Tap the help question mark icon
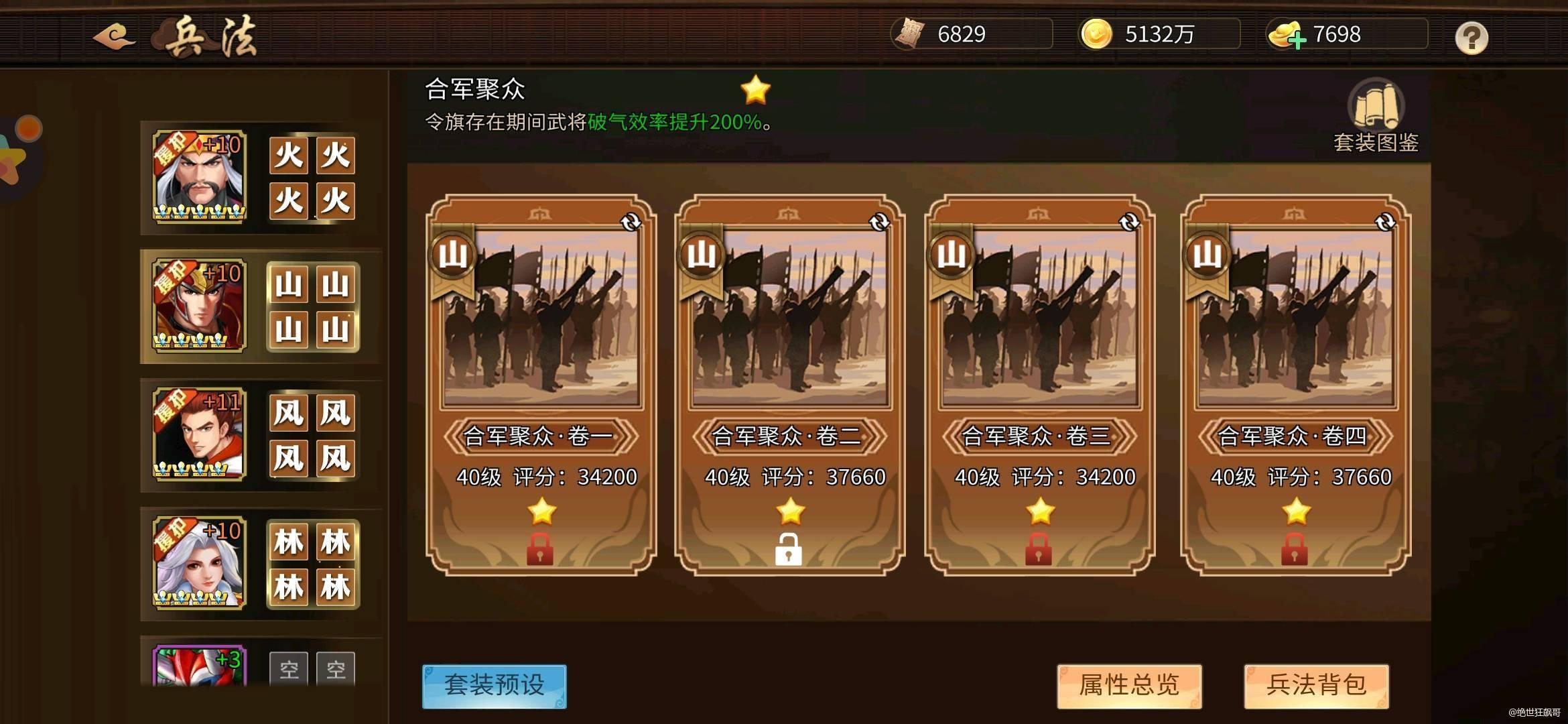1568x724 pixels. click(x=1472, y=39)
